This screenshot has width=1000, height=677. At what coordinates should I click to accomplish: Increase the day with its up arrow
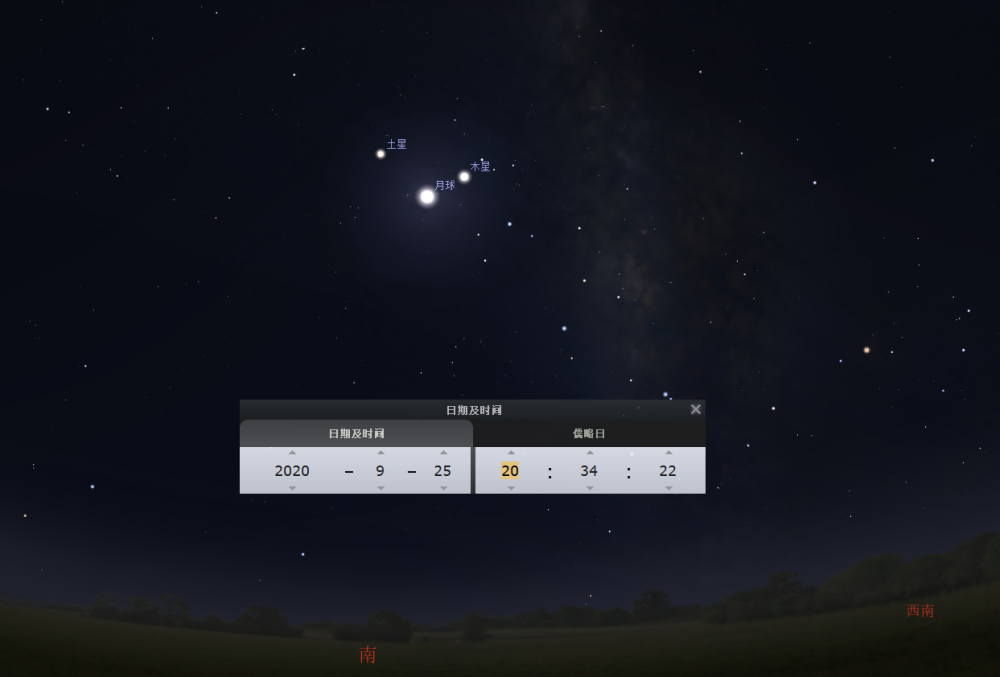(x=443, y=452)
